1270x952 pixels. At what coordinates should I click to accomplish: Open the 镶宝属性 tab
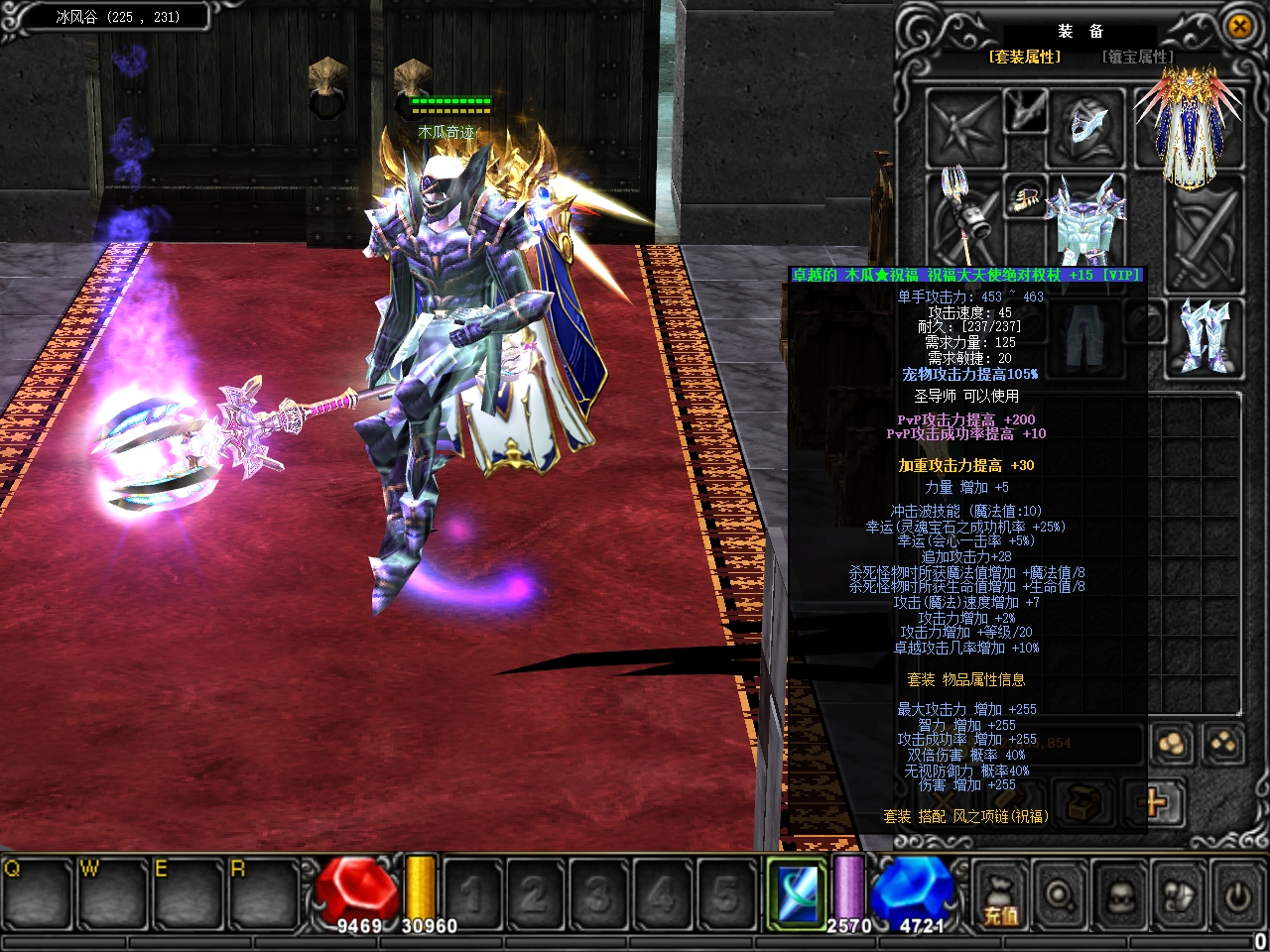click(1137, 58)
